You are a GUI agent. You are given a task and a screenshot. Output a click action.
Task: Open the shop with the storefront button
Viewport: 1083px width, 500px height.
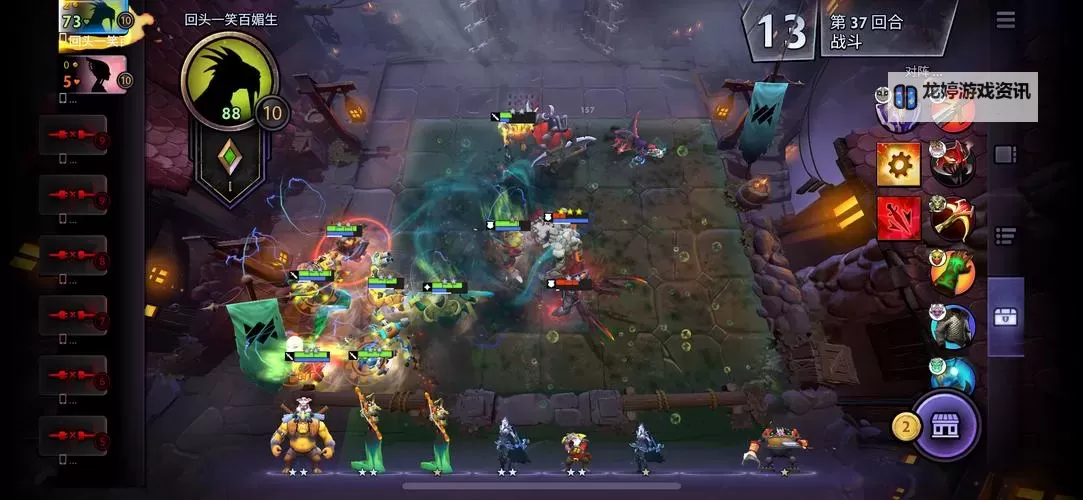tap(944, 425)
